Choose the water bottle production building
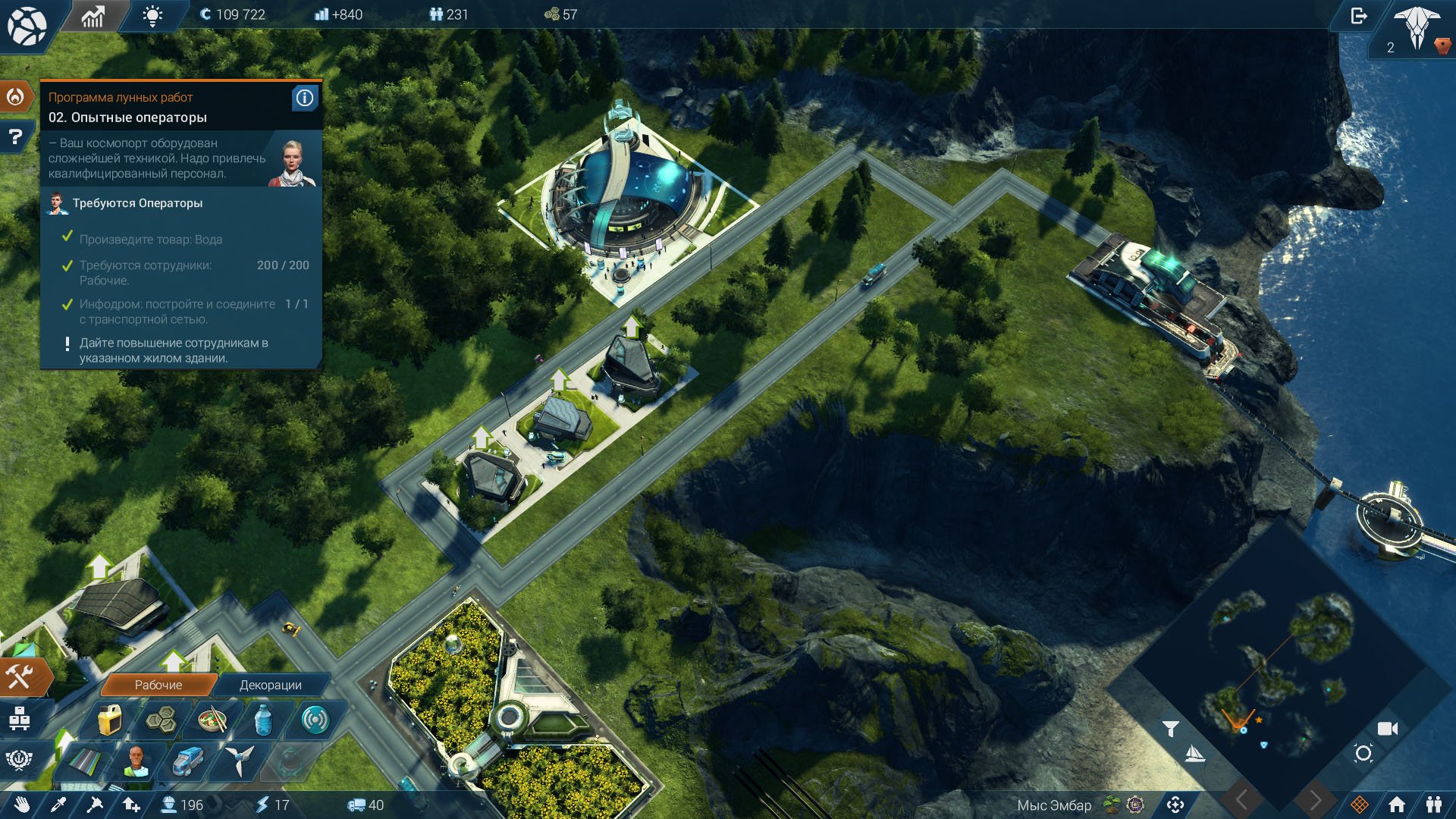 pyautogui.click(x=263, y=720)
